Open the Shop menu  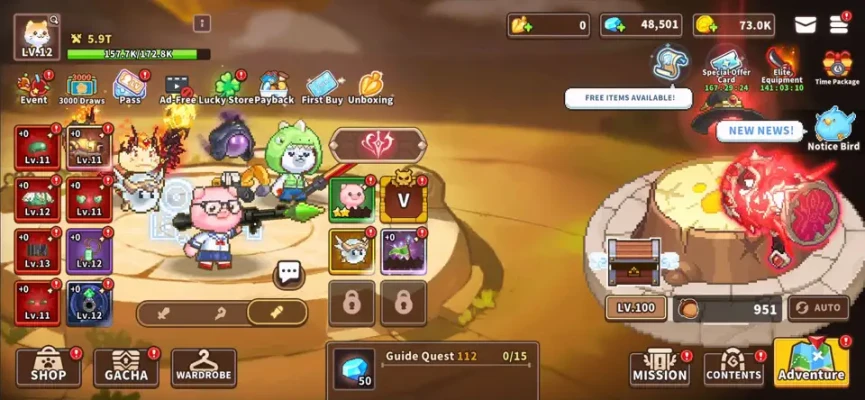pos(48,368)
